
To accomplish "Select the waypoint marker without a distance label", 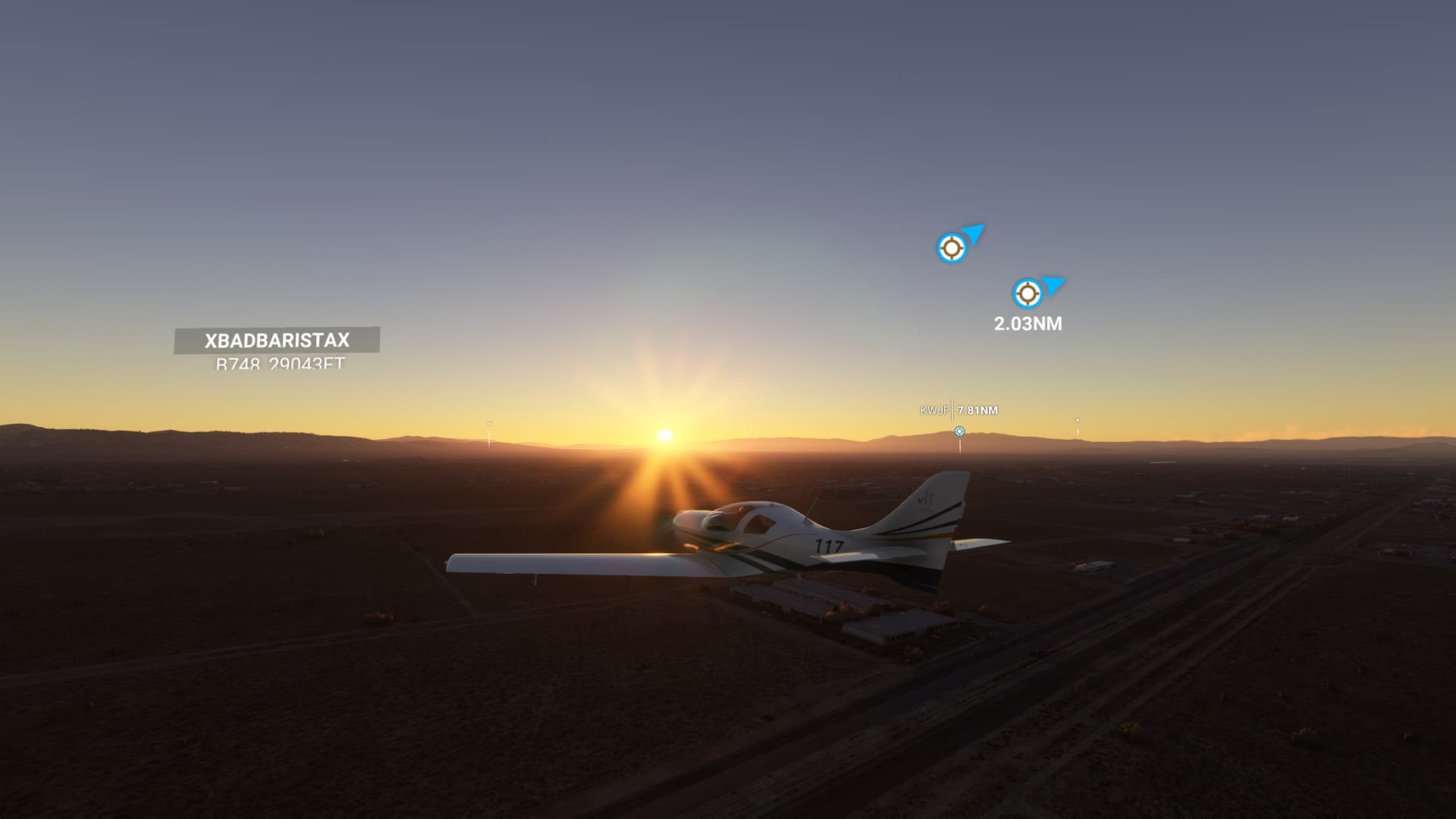I will pyautogui.click(x=951, y=248).
